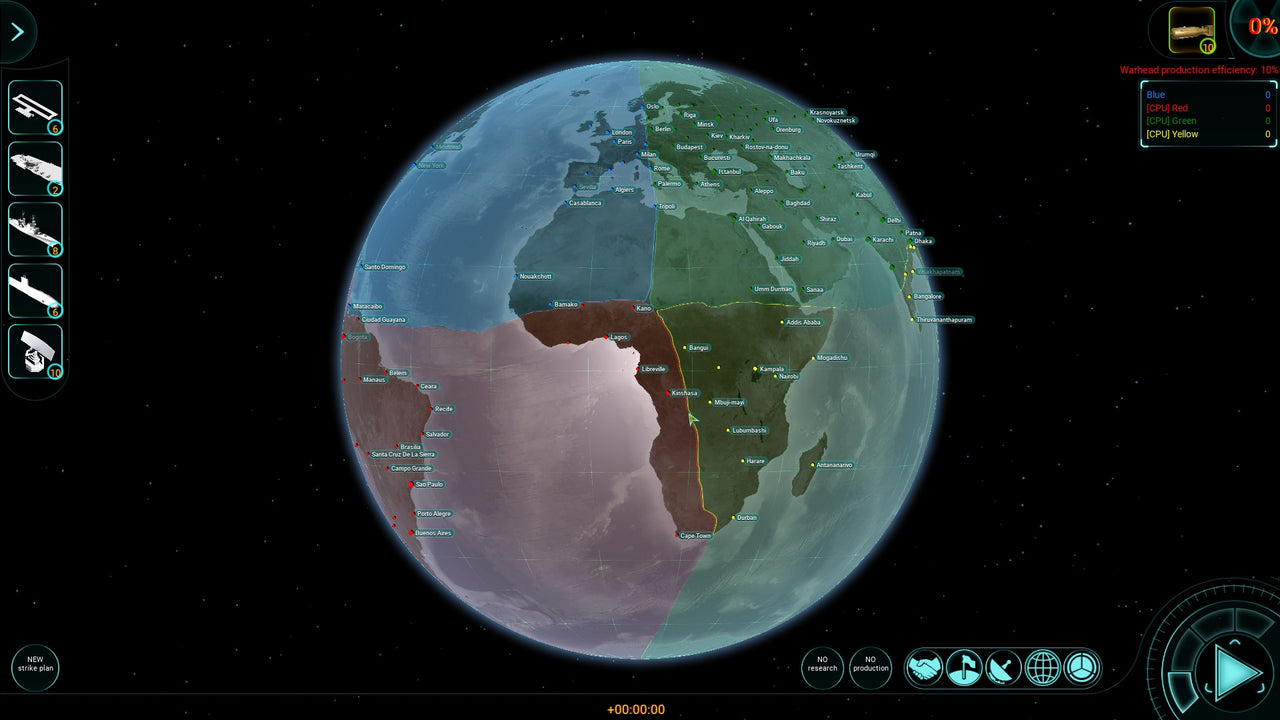The width and height of the screenshot is (1280, 720).
Task: Select the radar station unit icon
Action: pos(33,349)
